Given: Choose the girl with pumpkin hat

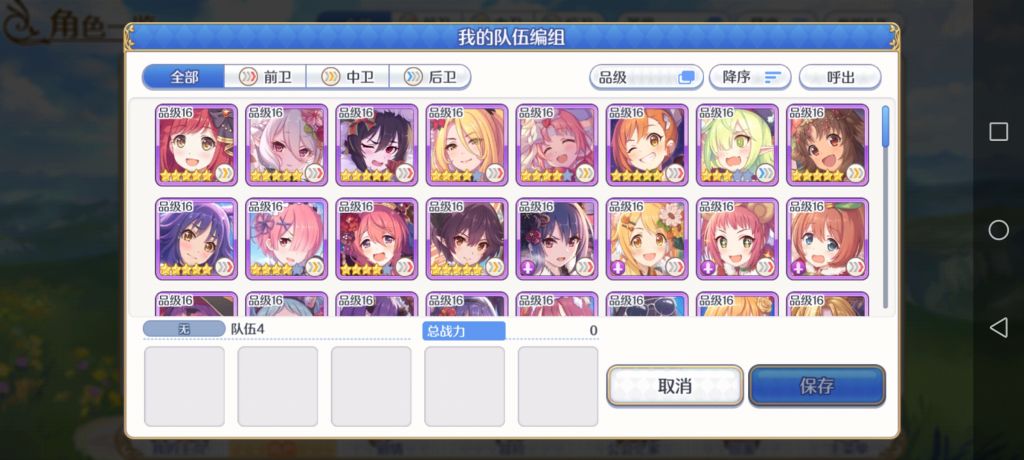Looking at the screenshot, I should [827, 238].
